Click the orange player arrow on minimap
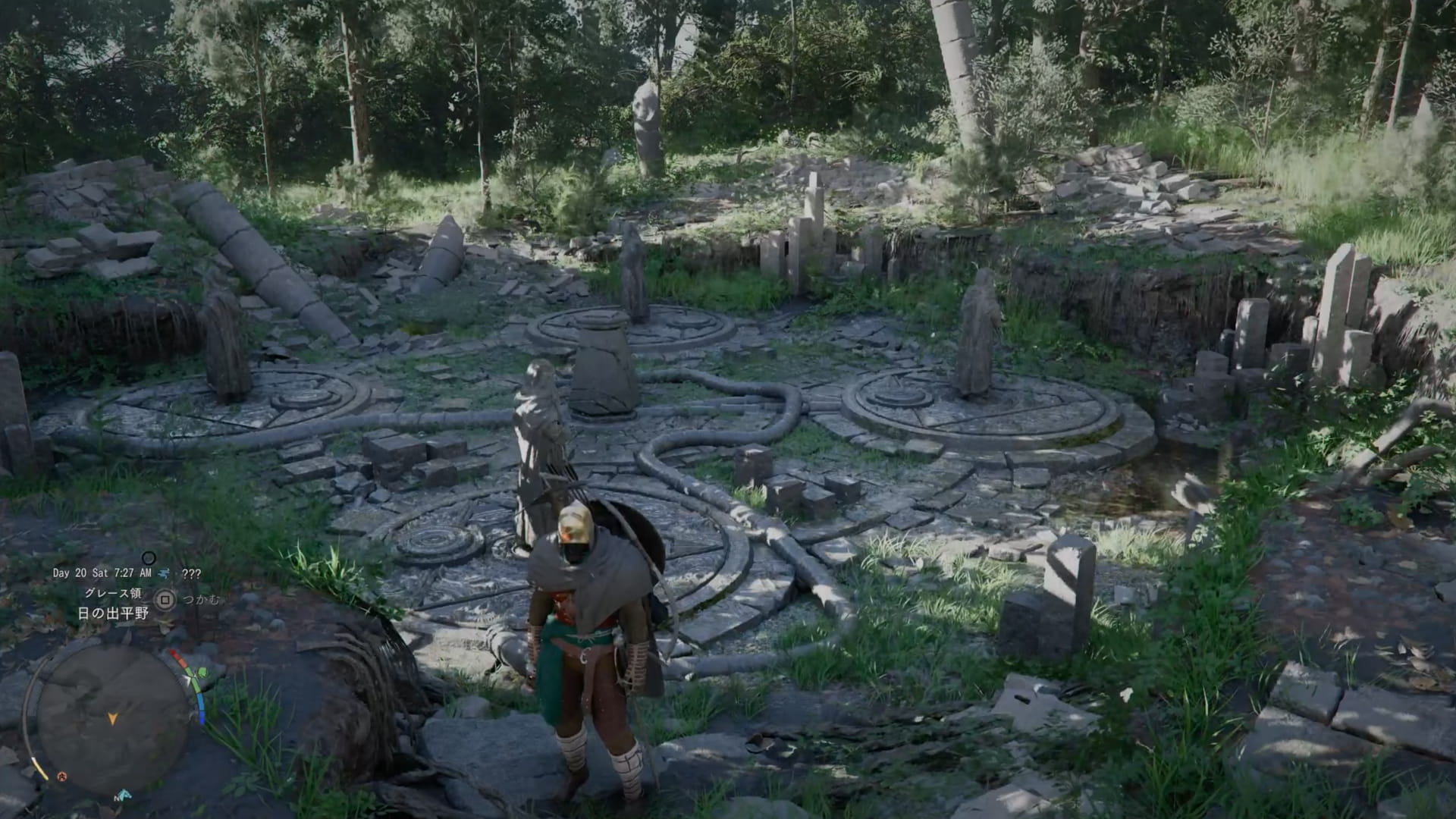 [113, 718]
